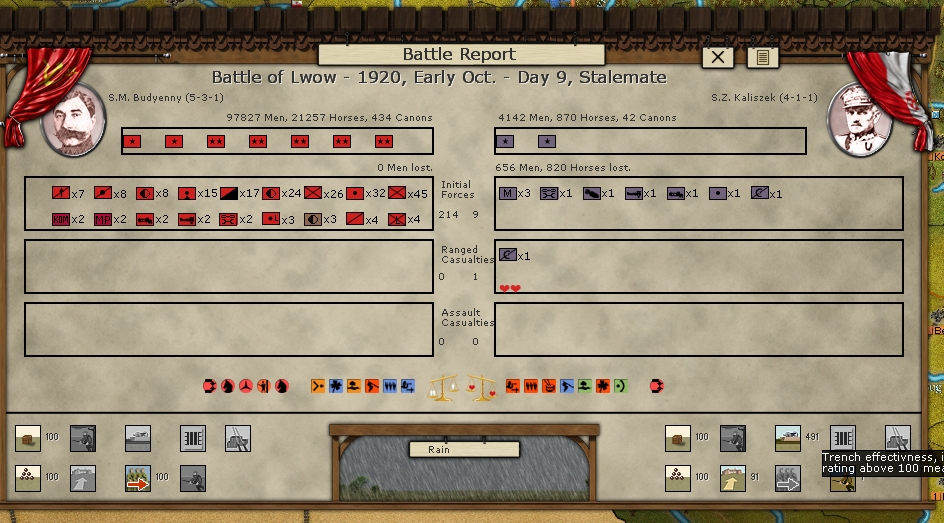Screen dimensions: 944x523
Task: Select the Soviet red arrow troops icon
Action: [137, 478]
